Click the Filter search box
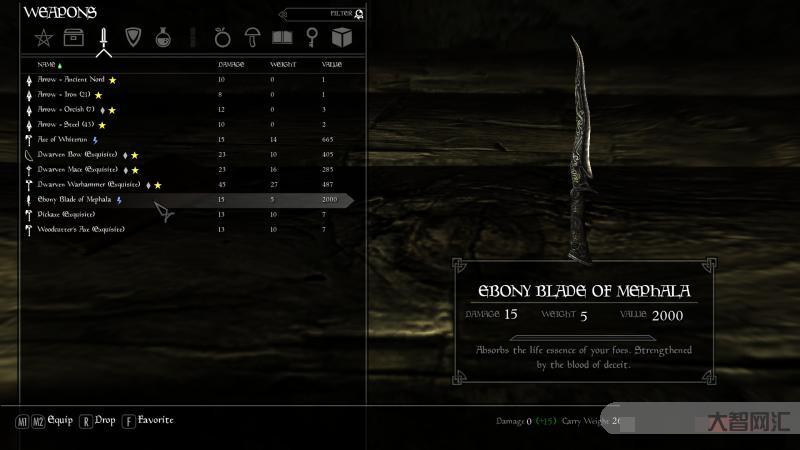The width and height of the screenshot is (800, 450). point(320,14)
